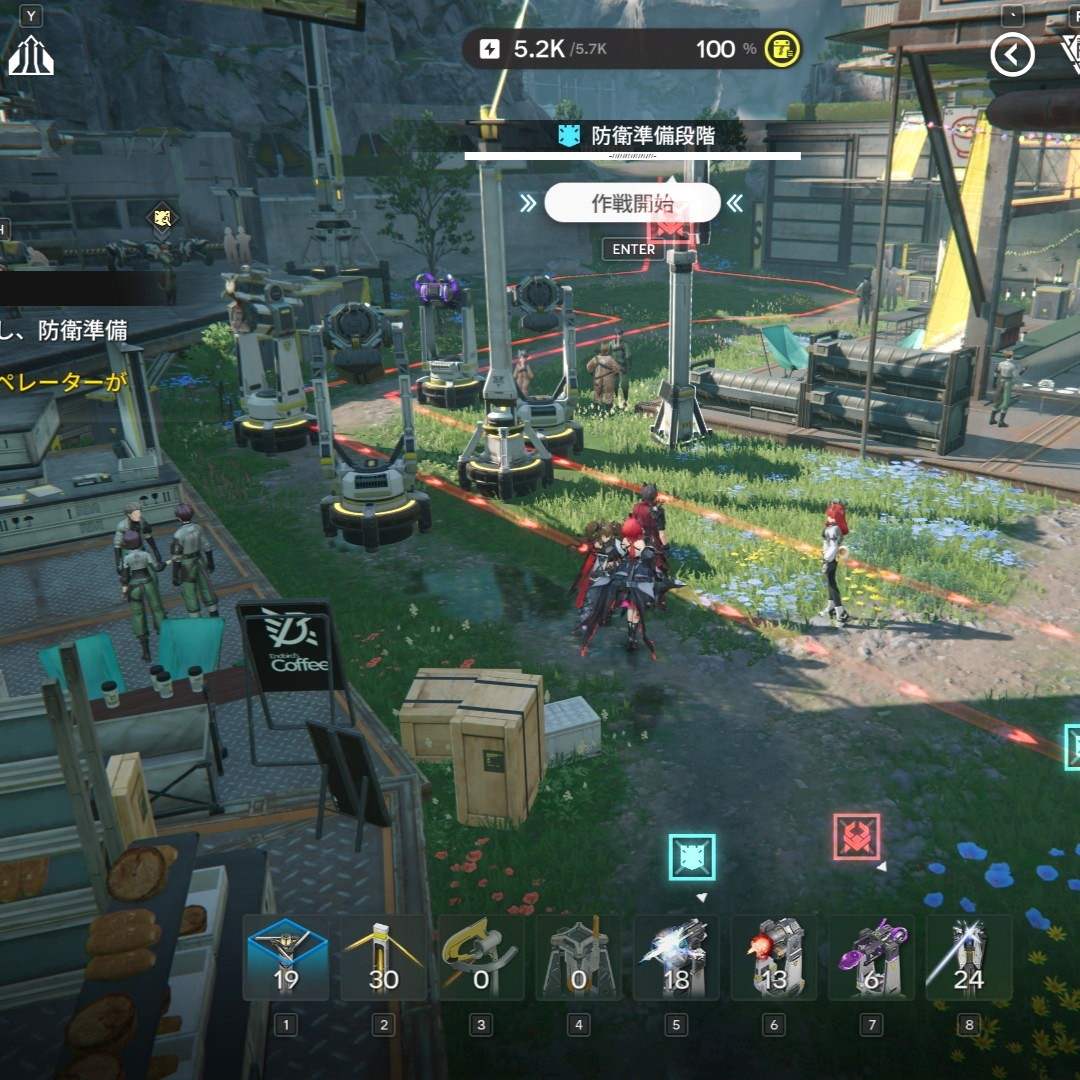Viewport: 1080px width, 1080px height.
Task: Click the yellow circular icon beside 100%
Action: pyautogui.click(x=783, y=49)
